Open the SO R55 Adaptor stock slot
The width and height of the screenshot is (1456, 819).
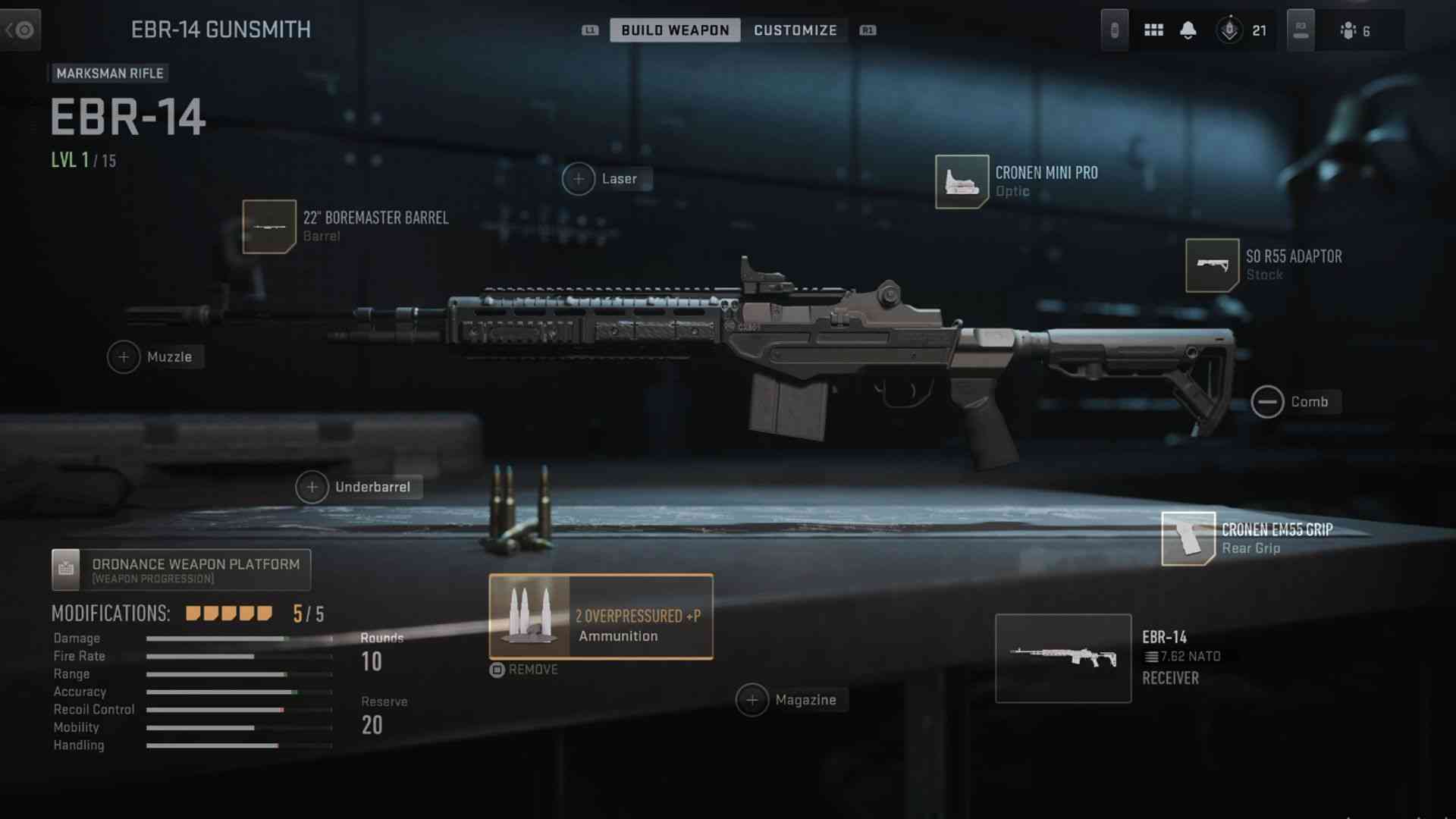(x=1212, y=265)
